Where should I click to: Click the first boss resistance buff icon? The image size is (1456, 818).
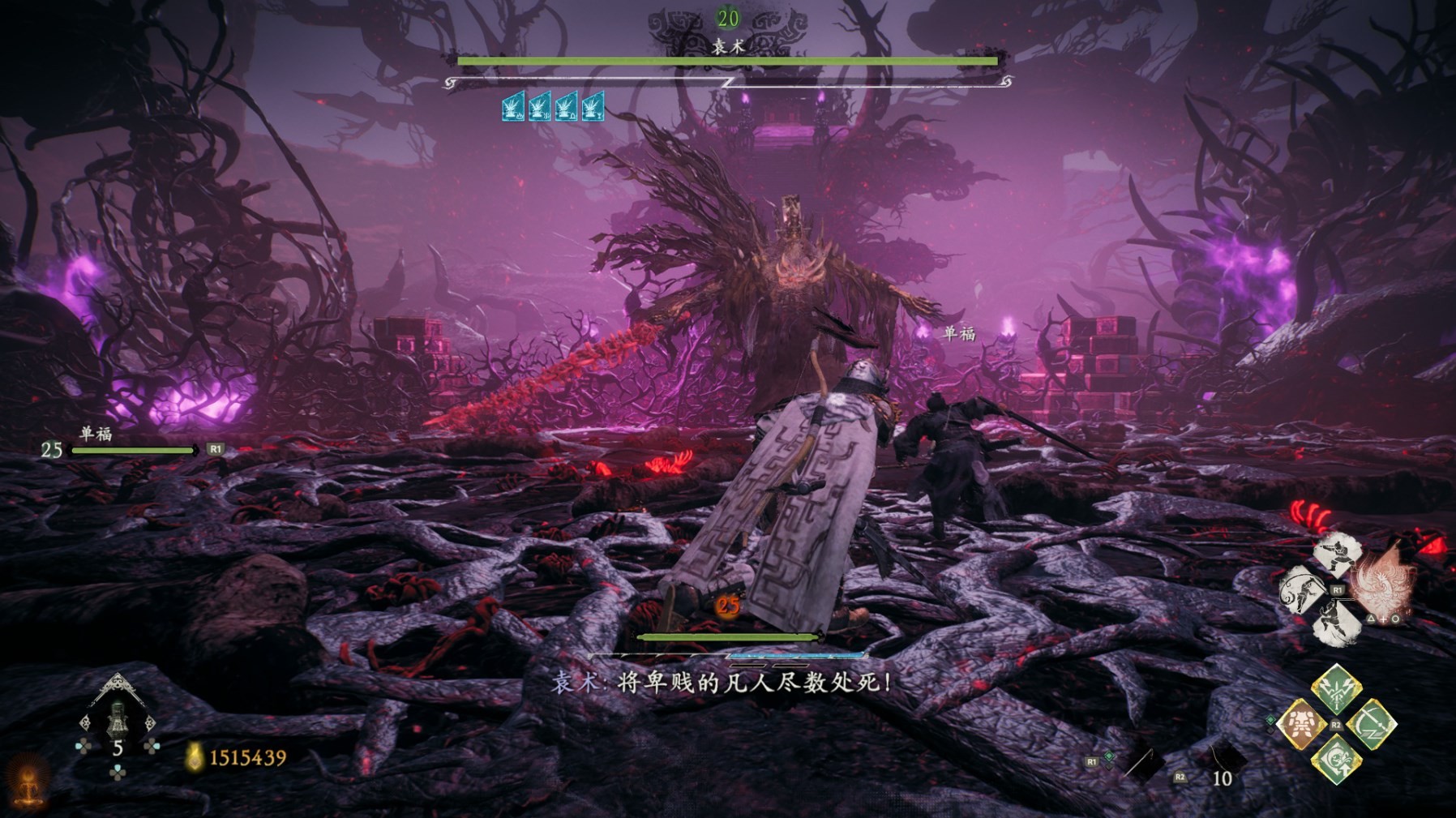(x=513, y=107)
